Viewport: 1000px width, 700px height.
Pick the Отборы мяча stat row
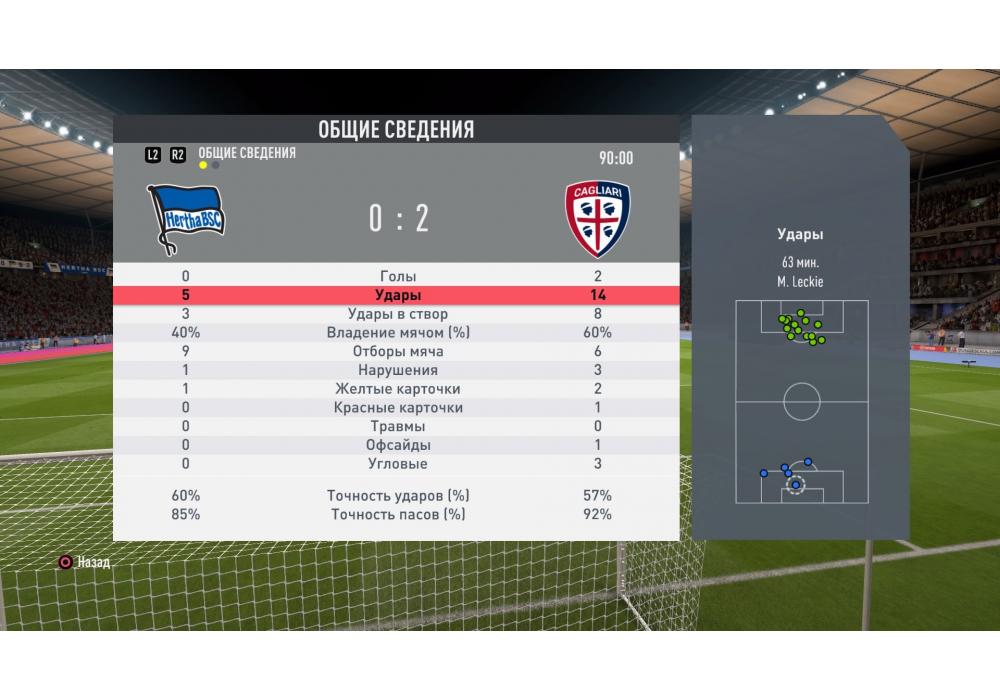coord(398,352)
